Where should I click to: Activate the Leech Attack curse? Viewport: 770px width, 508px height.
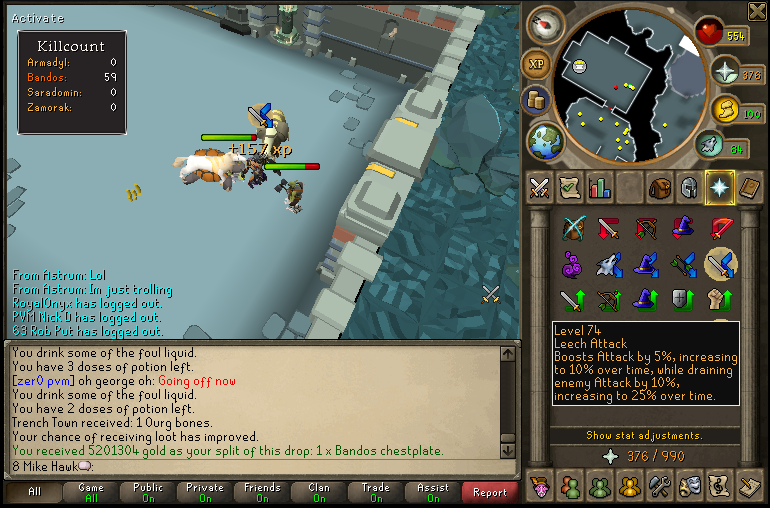720,264
